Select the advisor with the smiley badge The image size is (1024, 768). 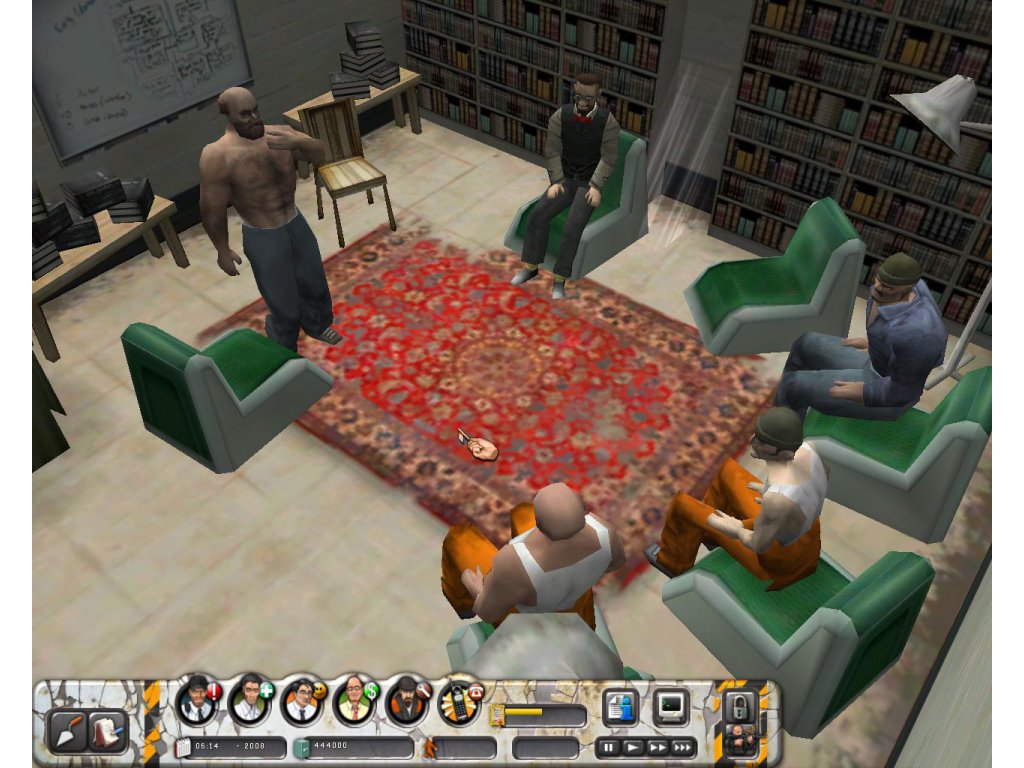[301, 701]
